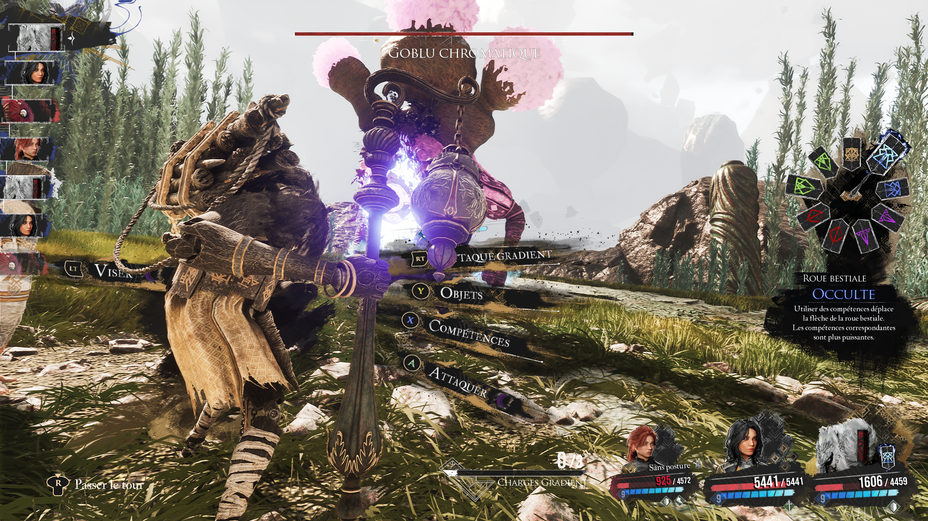
Task: Click Passer le tour to skip turn
Action: (106, 485)
